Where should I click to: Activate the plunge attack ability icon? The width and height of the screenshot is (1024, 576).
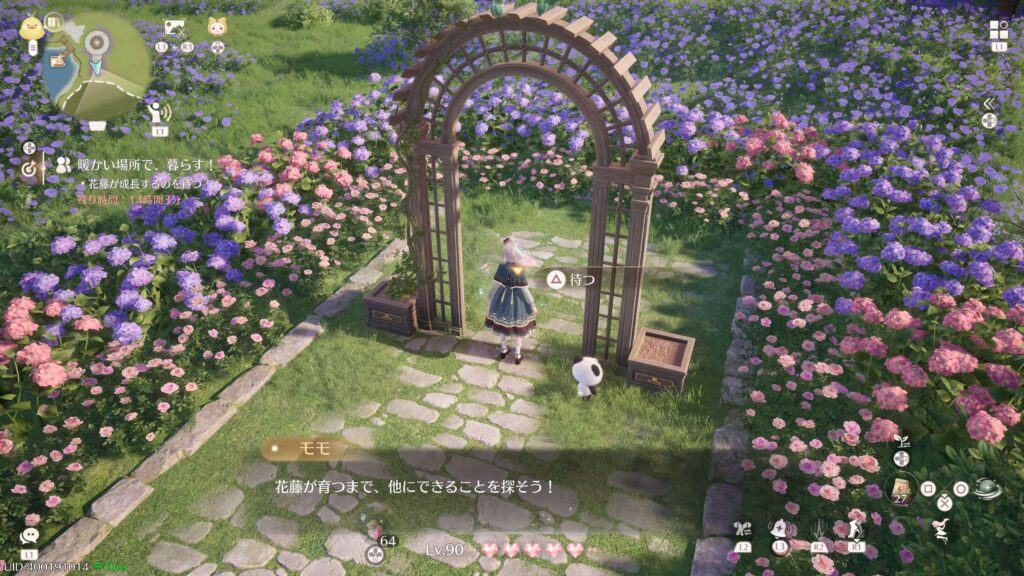[x=818, y=527]
